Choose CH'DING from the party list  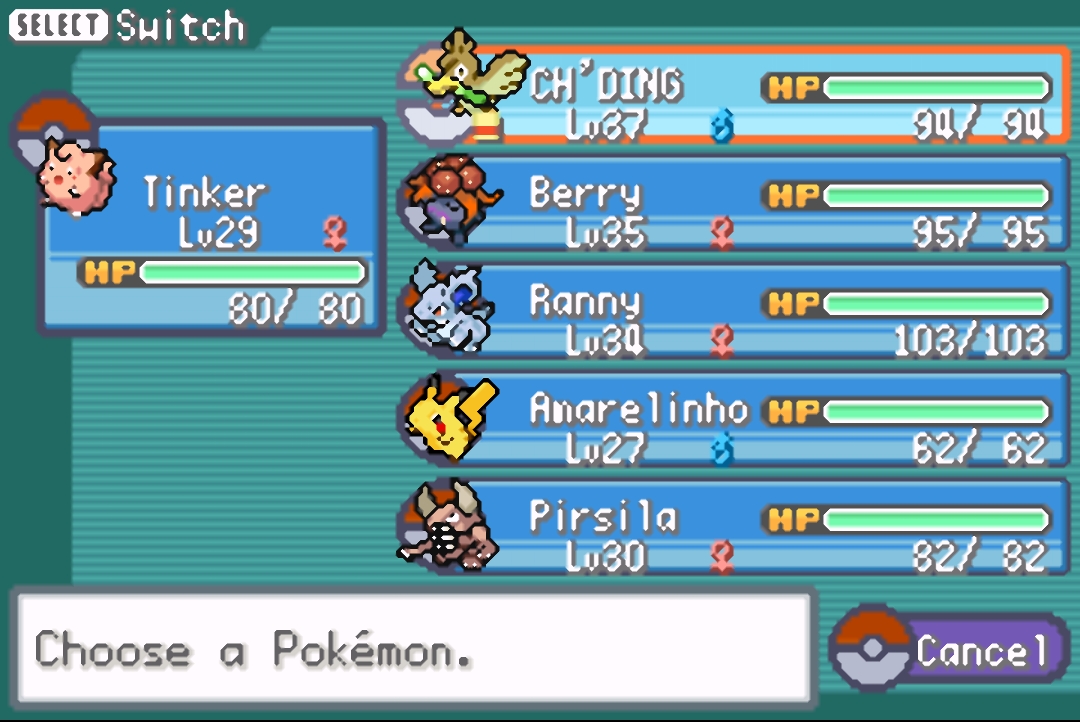tap(740, 97)
